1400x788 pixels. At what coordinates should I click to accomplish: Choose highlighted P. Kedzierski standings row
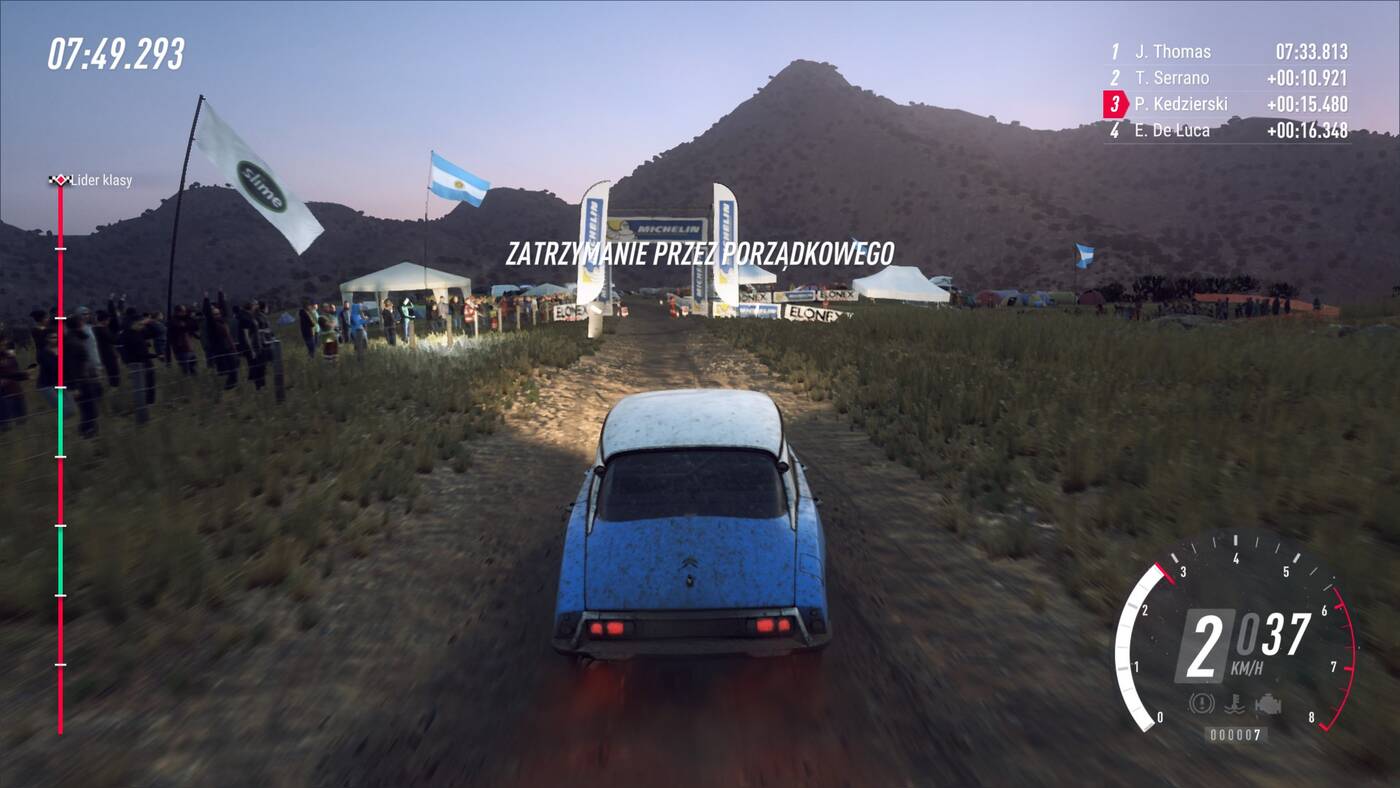click(1228, 104)
